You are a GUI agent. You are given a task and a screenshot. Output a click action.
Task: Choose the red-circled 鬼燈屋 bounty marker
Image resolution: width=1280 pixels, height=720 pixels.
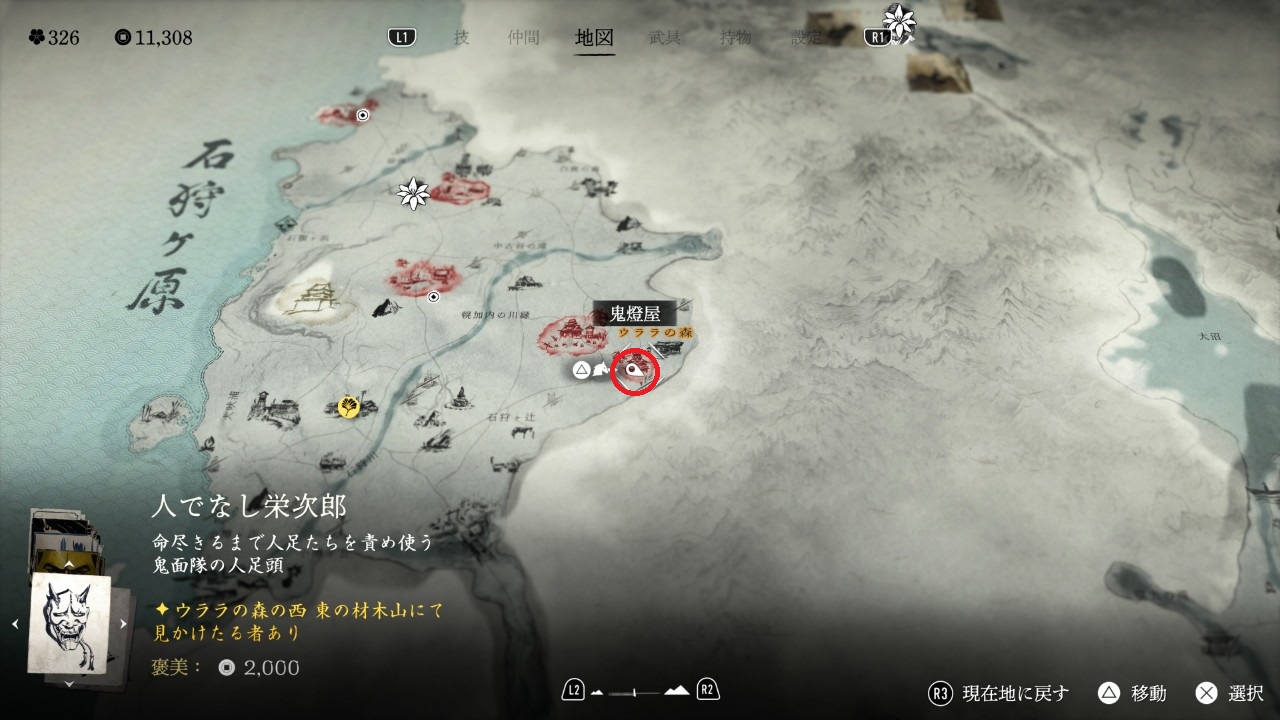coord(634,371)
